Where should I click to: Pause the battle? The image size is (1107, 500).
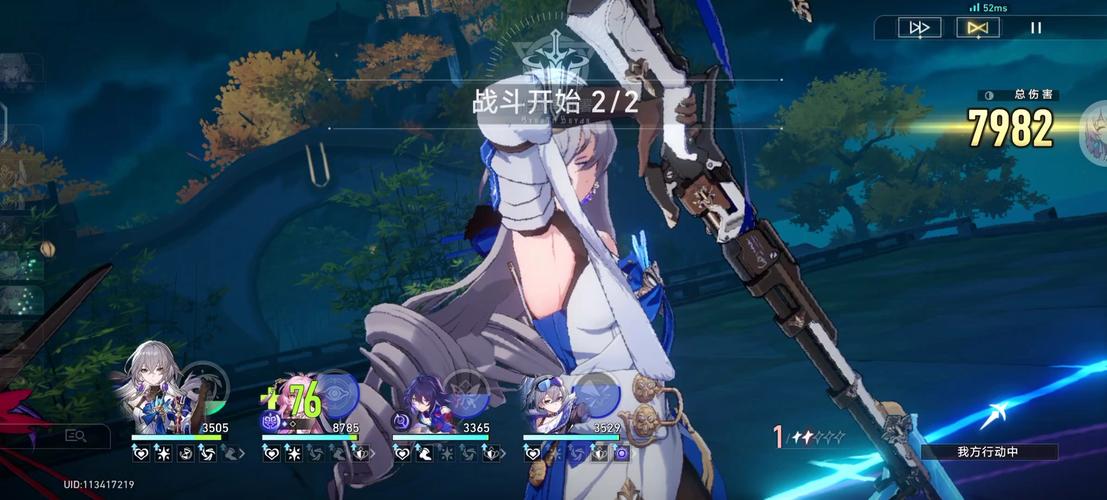click(x=1036, y=28)
